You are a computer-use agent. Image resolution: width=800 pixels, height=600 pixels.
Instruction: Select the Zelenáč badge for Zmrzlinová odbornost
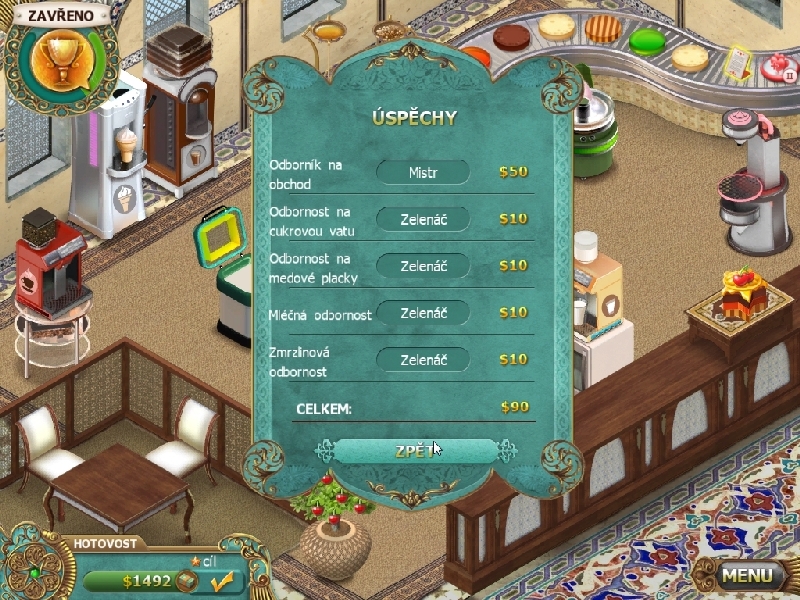[x=422, y=360]
